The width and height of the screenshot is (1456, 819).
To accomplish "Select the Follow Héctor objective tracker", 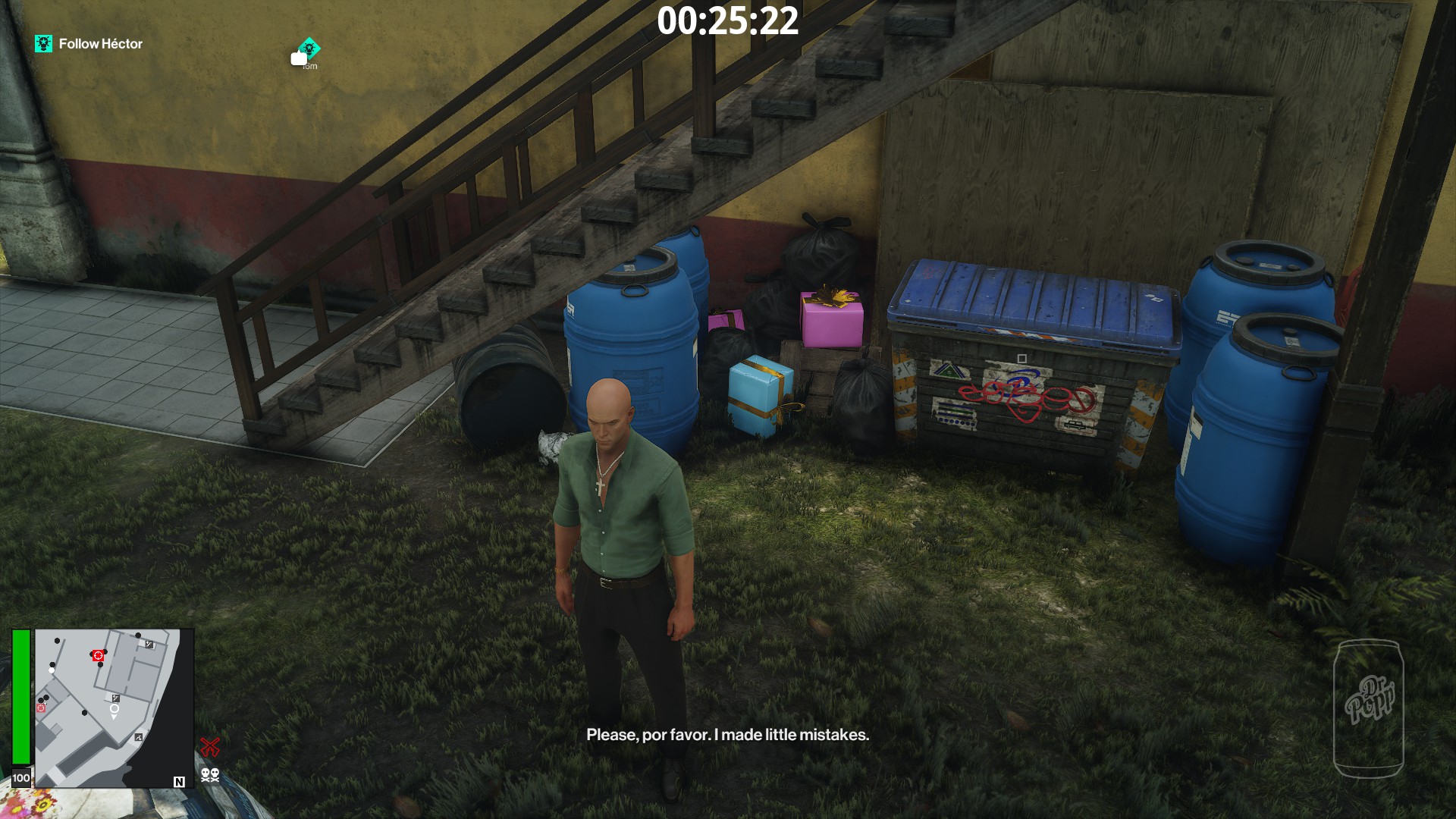I will coord(89,44).
